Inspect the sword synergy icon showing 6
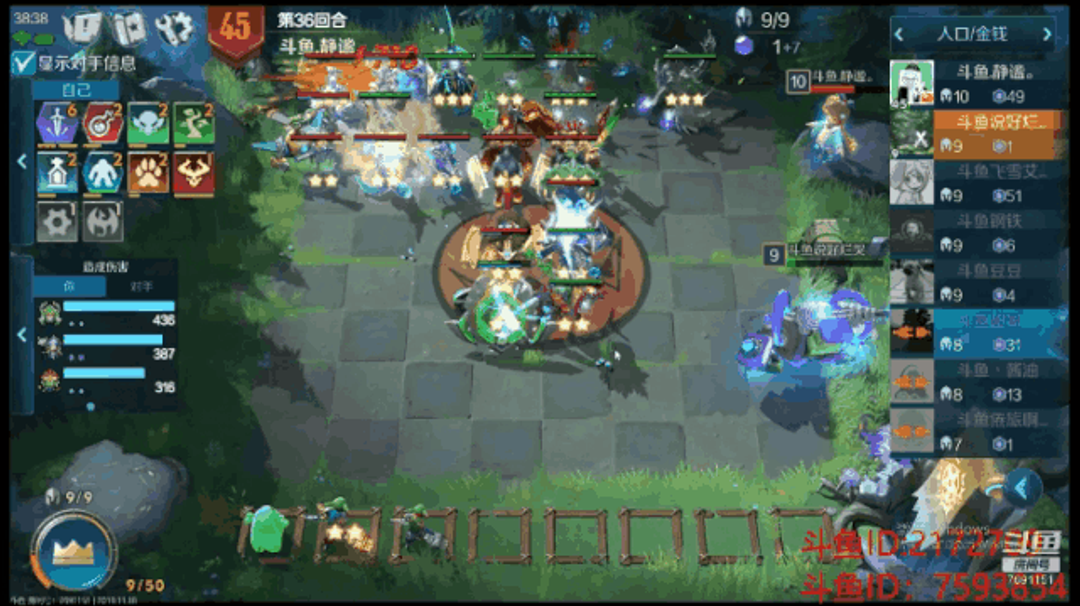The height and width of the screenshot is (606, 1080). pos(56,123)
